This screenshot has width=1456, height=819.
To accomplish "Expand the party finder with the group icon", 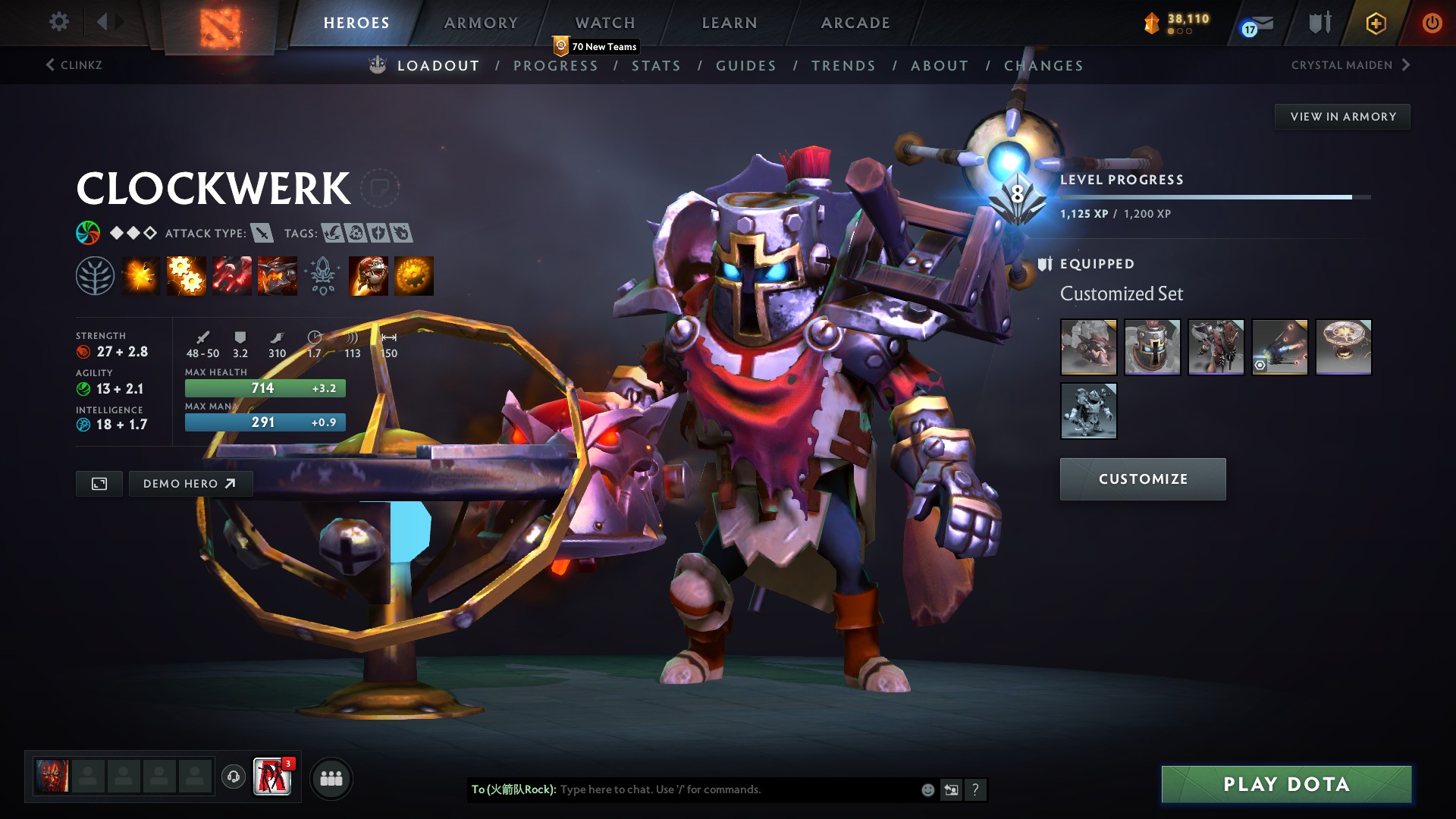I will (x=331, y=777).
